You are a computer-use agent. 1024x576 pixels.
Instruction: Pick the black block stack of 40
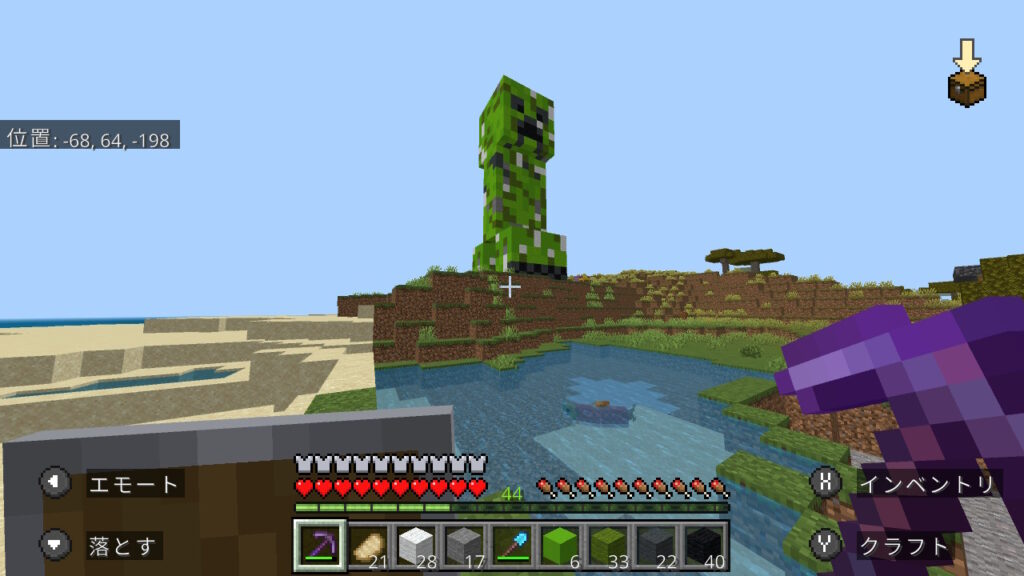click(703, 546)
